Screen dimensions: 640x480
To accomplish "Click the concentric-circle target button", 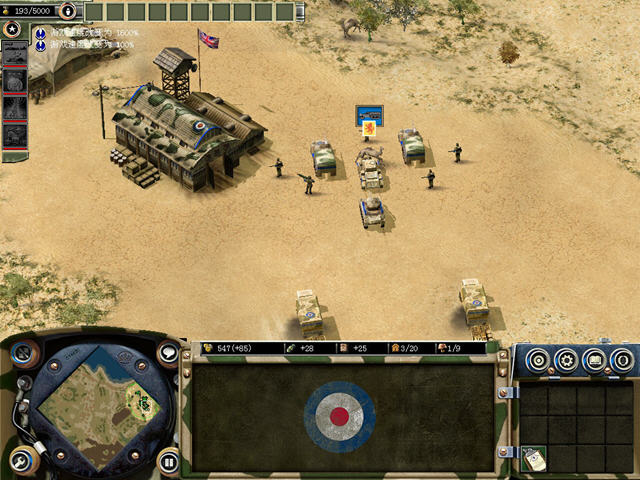I will coord(539,360).
